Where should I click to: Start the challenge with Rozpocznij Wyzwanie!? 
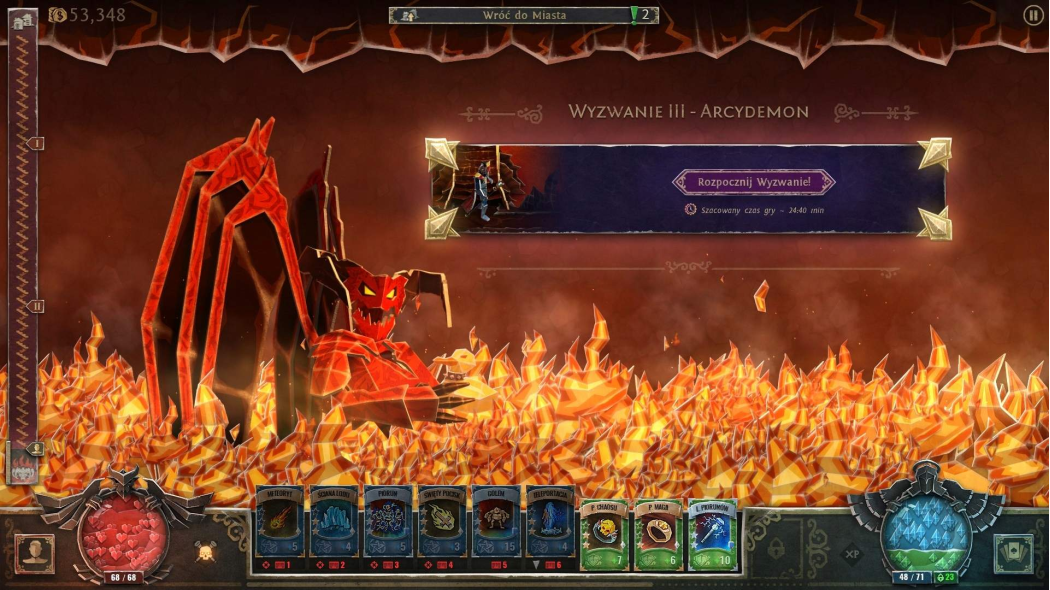[x=754, y=182]
